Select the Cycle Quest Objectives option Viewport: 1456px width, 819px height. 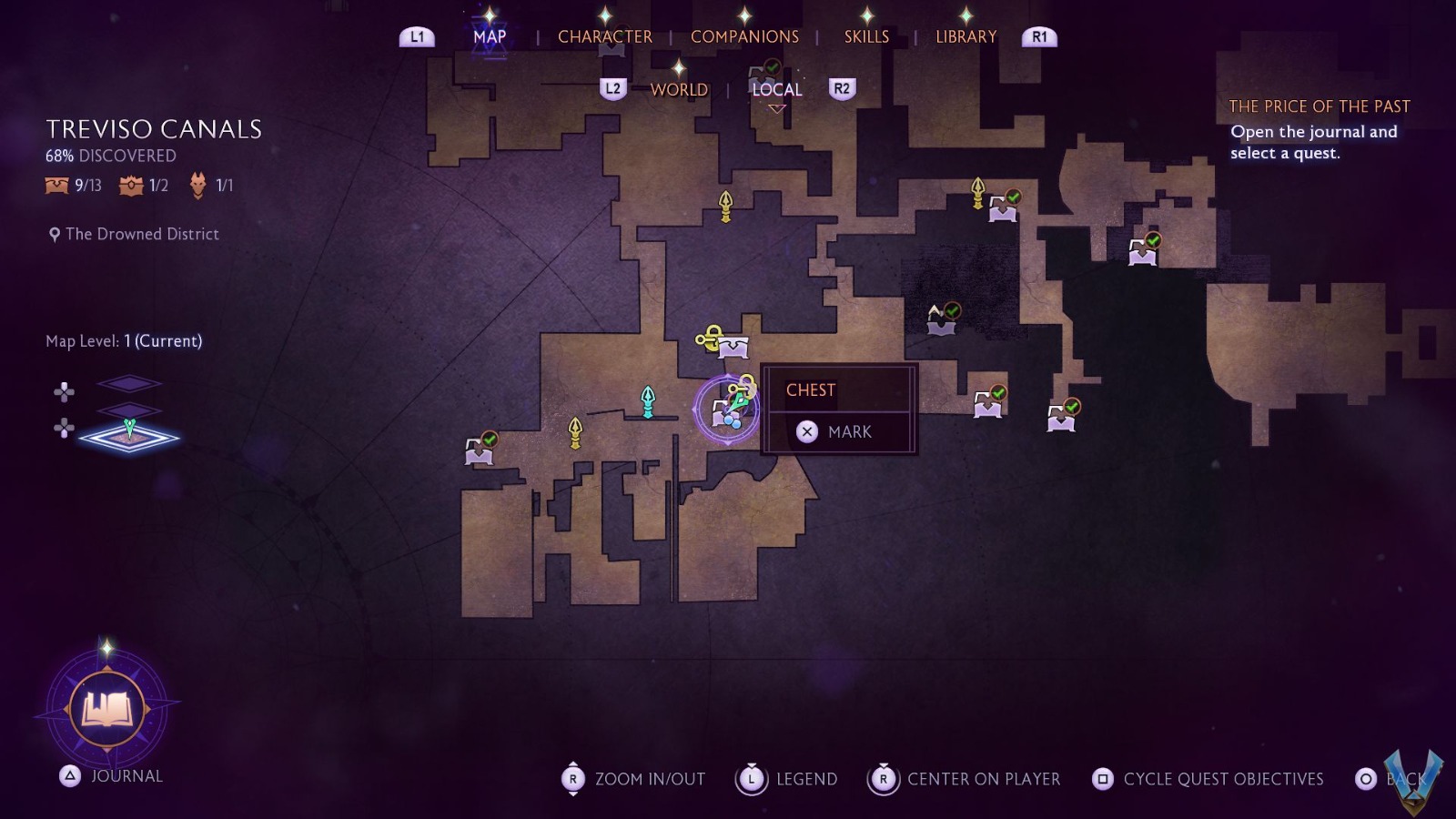tap(1222, 779)
